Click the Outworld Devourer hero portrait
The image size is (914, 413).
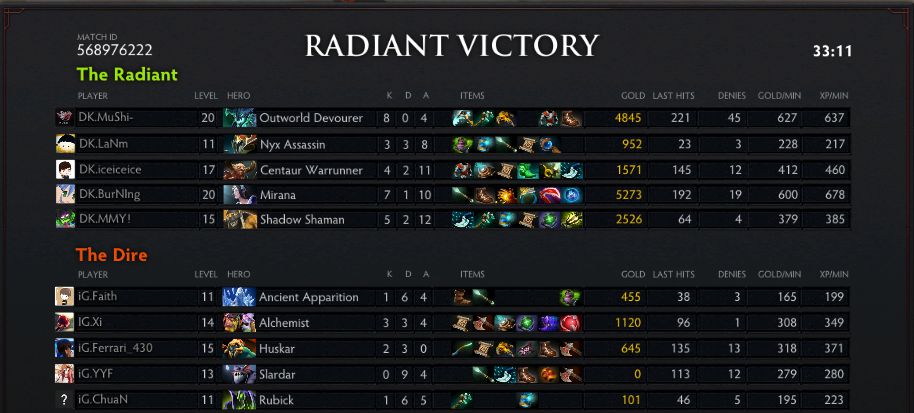pyautogui.click(x=239, y=118)
